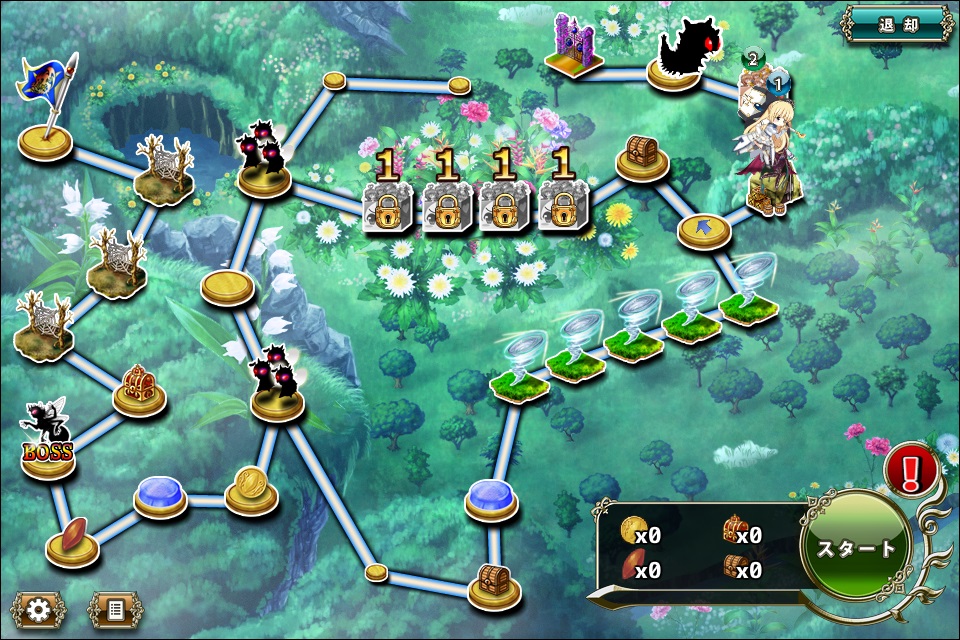Open the gear settings menu
Viewport: 960px width, 640px height.
(39, 608)
